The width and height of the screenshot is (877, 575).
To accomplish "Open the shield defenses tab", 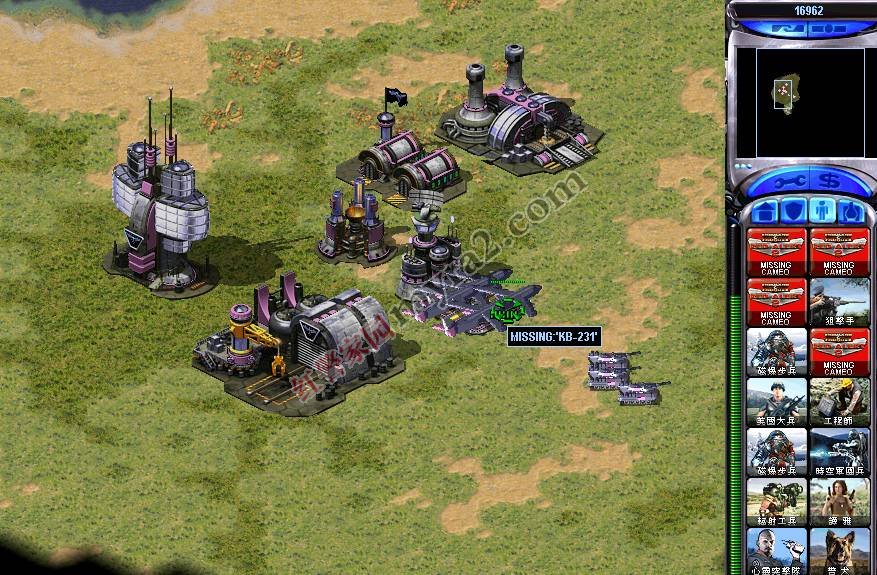I will pyautogui.click(x=793, y=211).
